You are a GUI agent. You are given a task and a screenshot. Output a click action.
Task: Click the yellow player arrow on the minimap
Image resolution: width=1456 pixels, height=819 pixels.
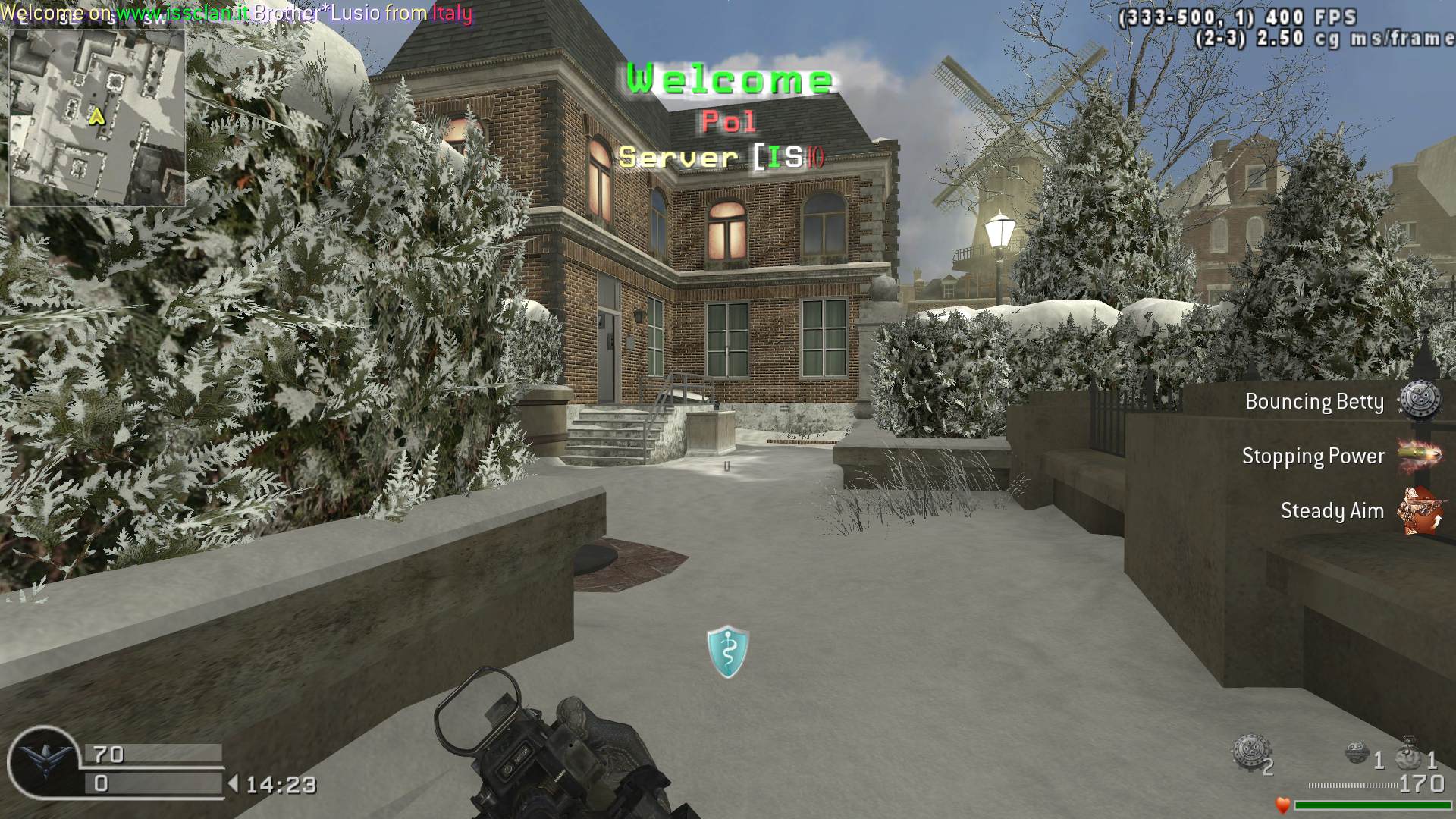click(96, 117)
